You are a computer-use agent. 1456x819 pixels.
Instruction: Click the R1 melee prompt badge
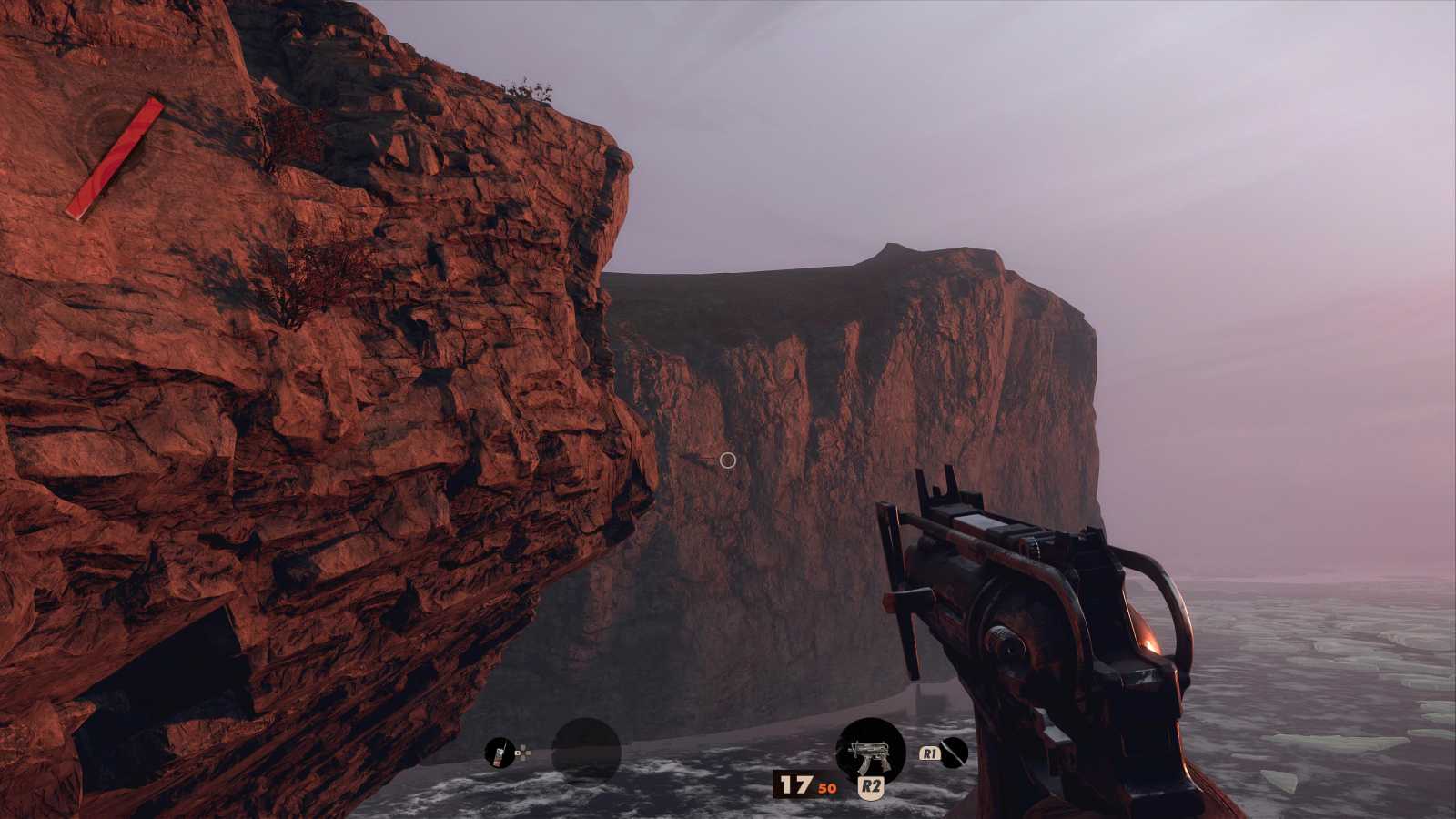[x=930, y=753]
